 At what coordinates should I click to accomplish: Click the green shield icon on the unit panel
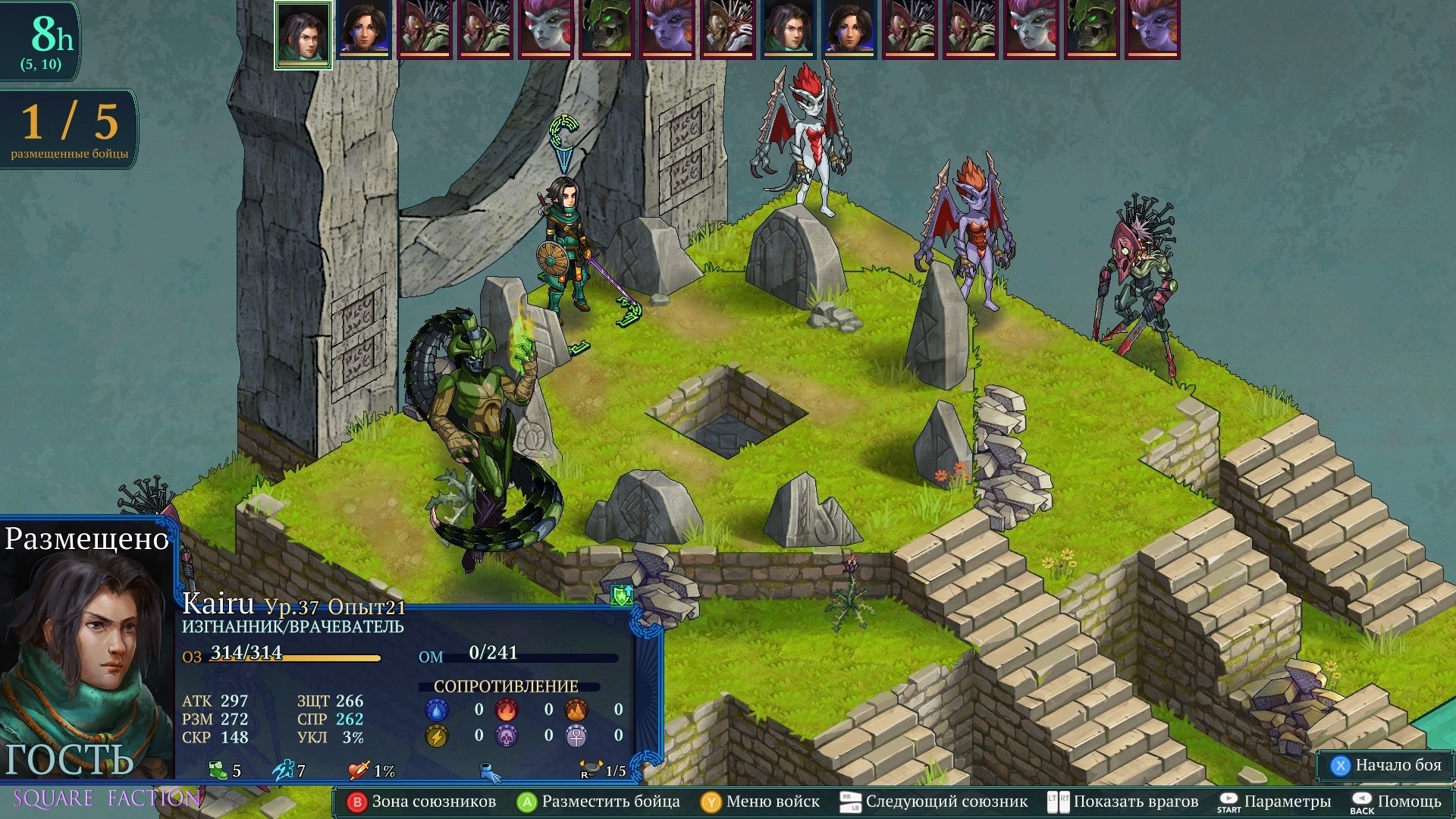point(622,595)
